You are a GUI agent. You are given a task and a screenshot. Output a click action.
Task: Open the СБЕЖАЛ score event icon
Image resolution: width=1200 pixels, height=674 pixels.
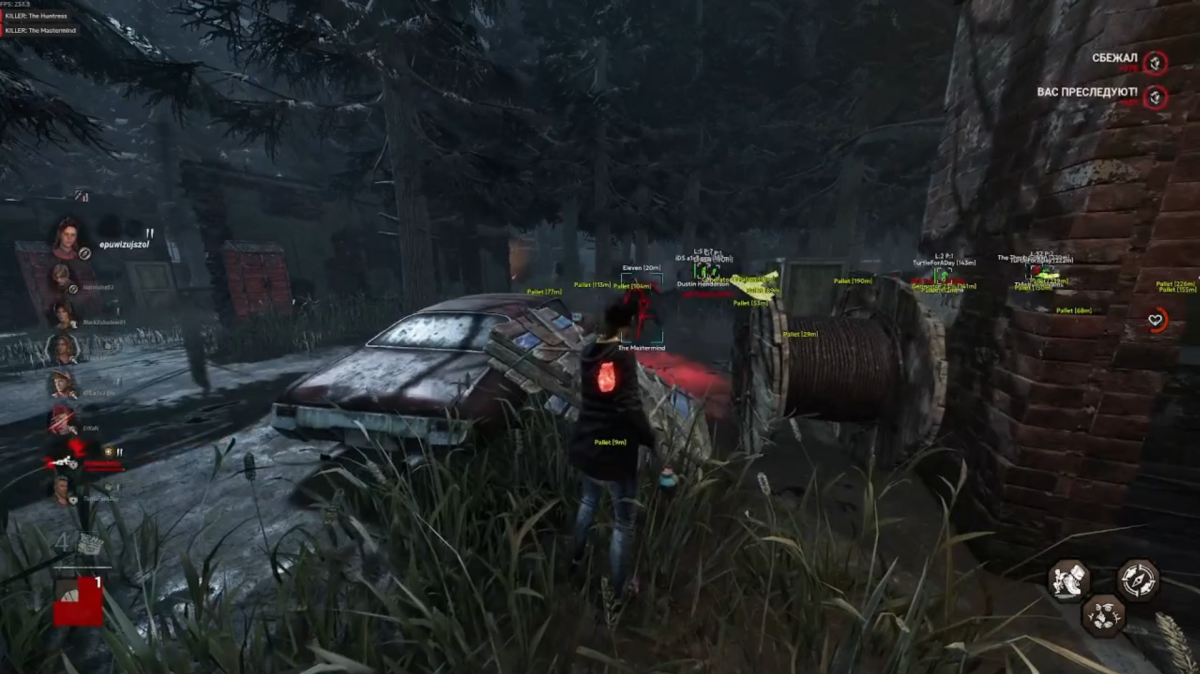pyautogui.click(x=1156, y=63)
